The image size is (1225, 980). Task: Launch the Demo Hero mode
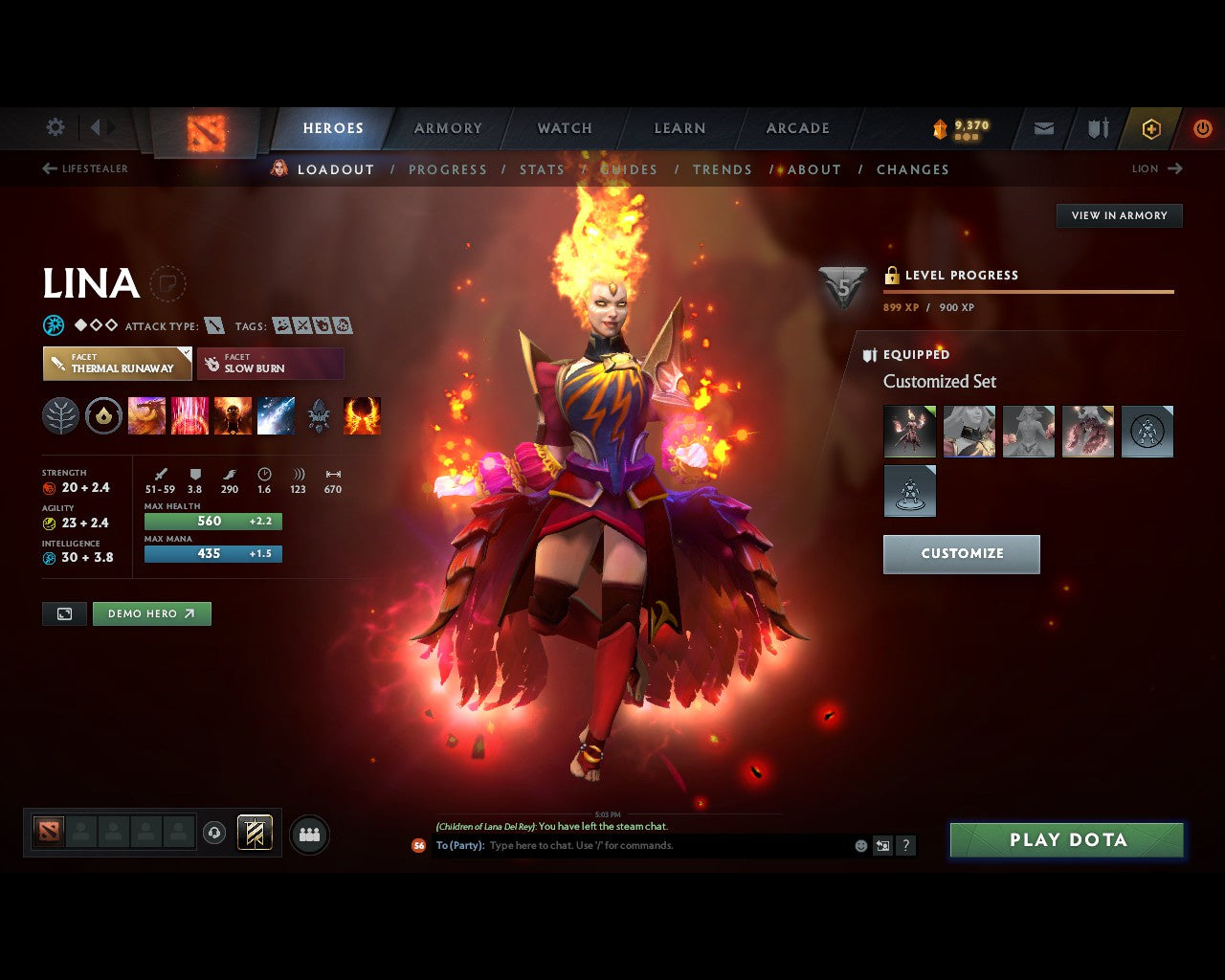coord(151,613)
